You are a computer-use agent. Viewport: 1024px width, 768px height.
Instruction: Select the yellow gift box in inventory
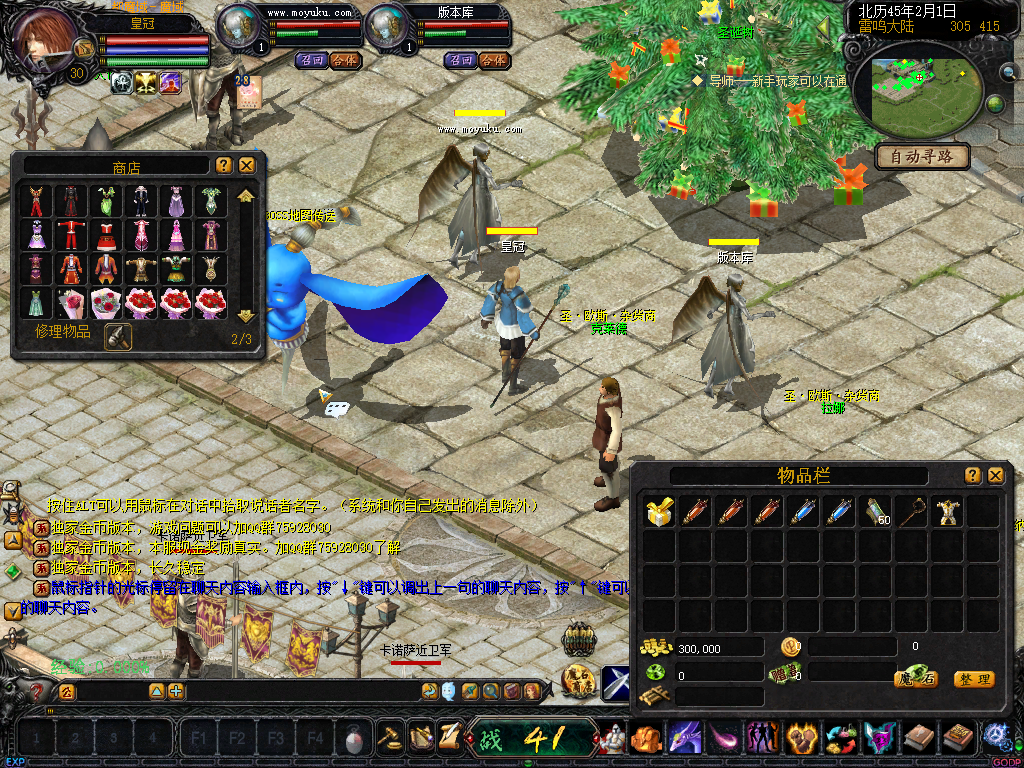click(657, 512)
